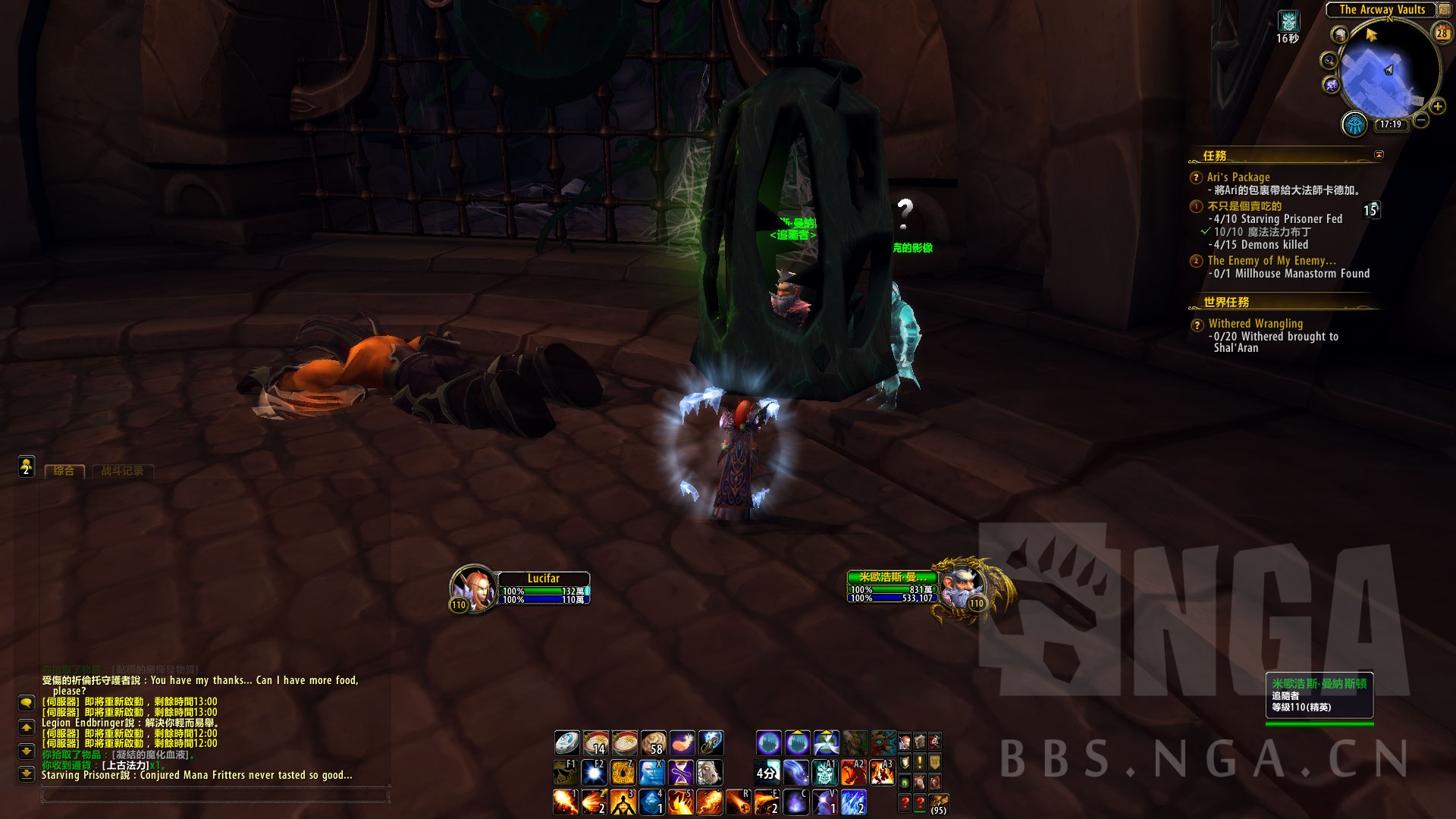
Task: Click the chat input box
Action: coord(215,795)
